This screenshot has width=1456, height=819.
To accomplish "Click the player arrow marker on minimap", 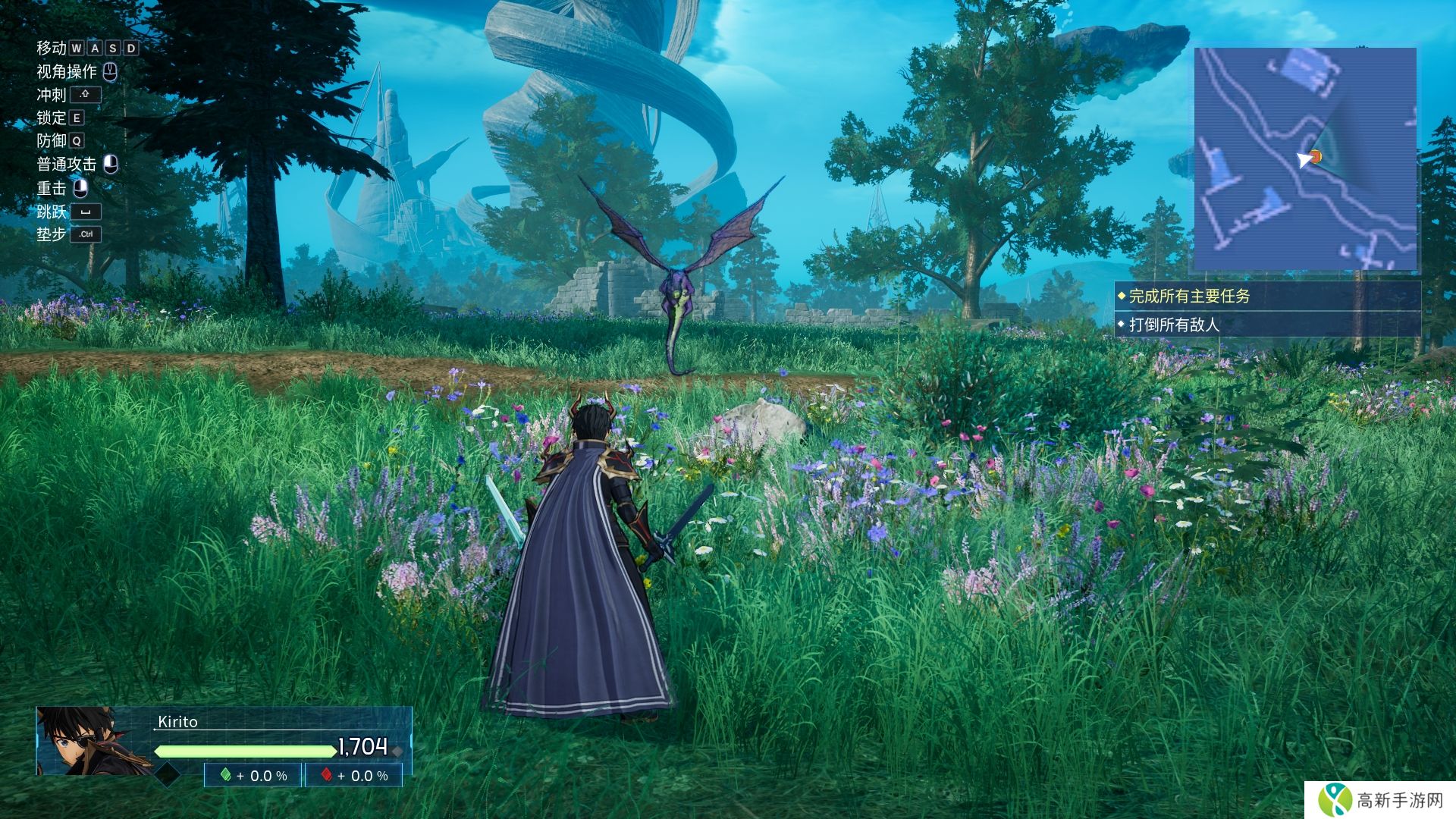I will click(x=1304, y=159).
